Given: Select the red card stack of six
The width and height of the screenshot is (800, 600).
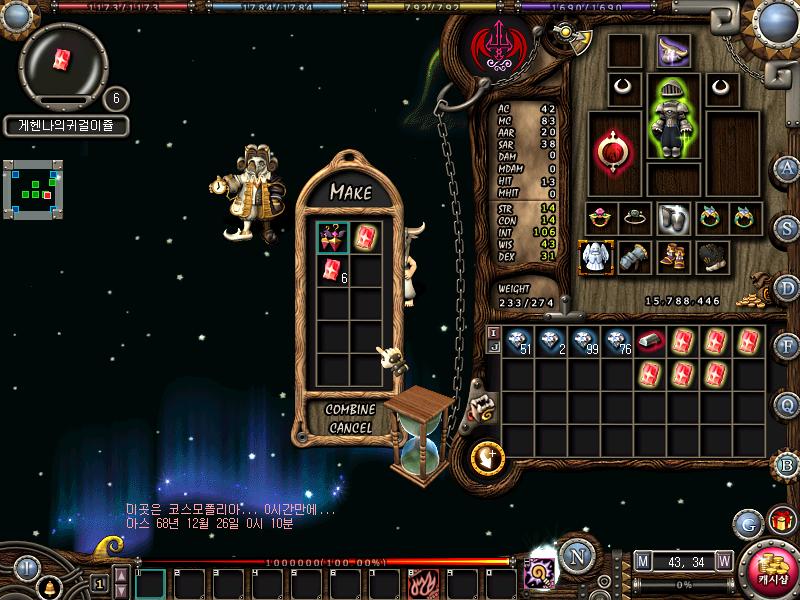Looking at the screenshot, I should pos(333,268).
